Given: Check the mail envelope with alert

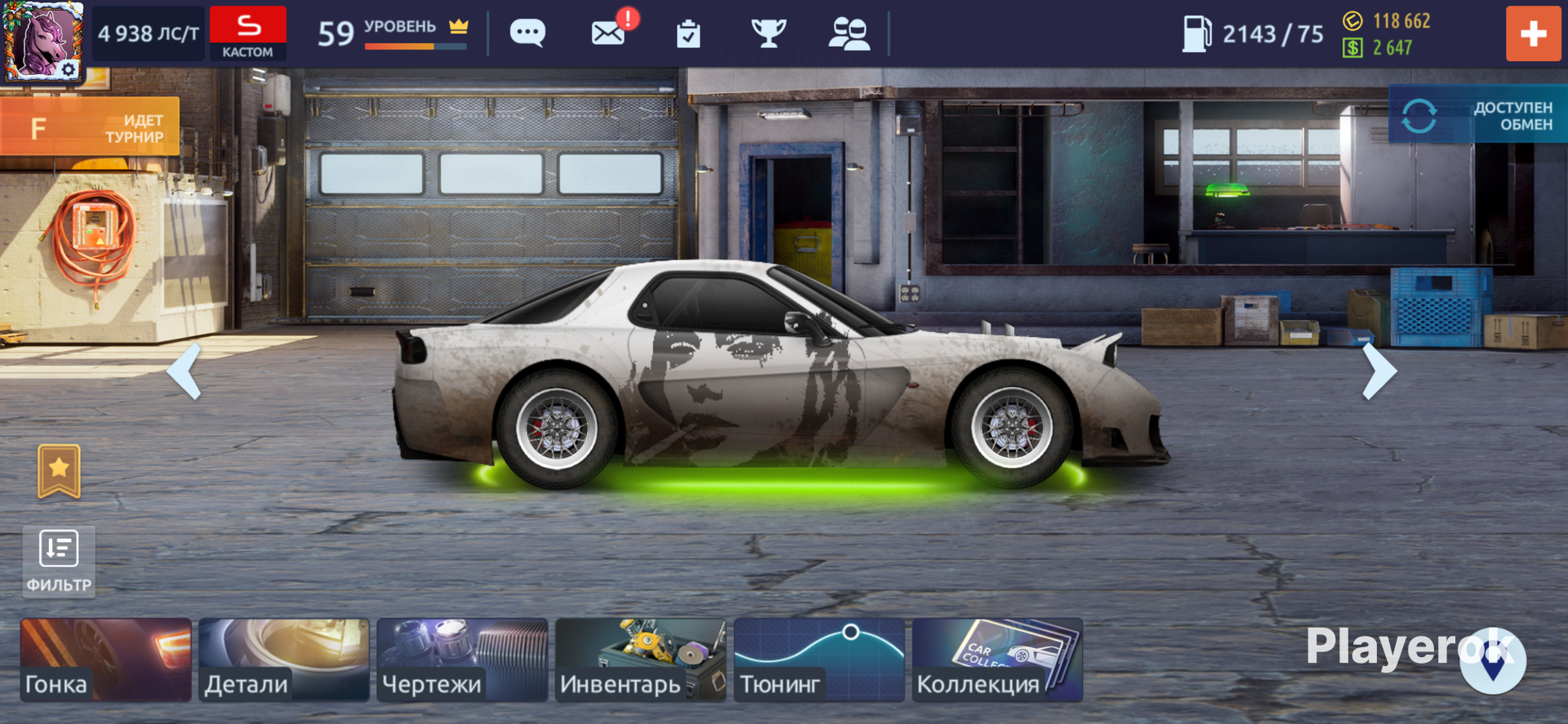Looking at the screenshot, I should (x=610, y=33).
